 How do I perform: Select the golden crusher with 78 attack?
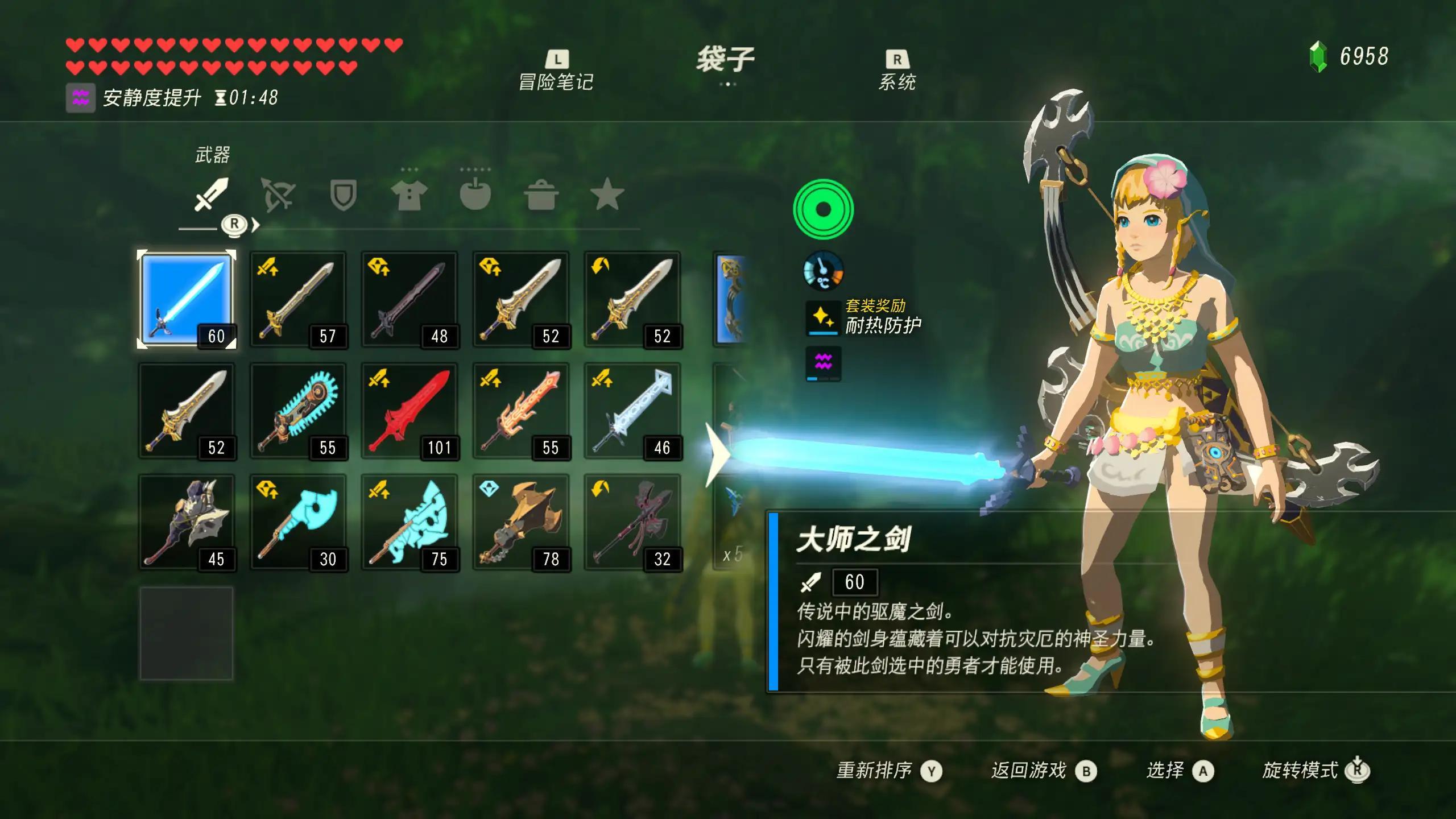pos(521,522)
